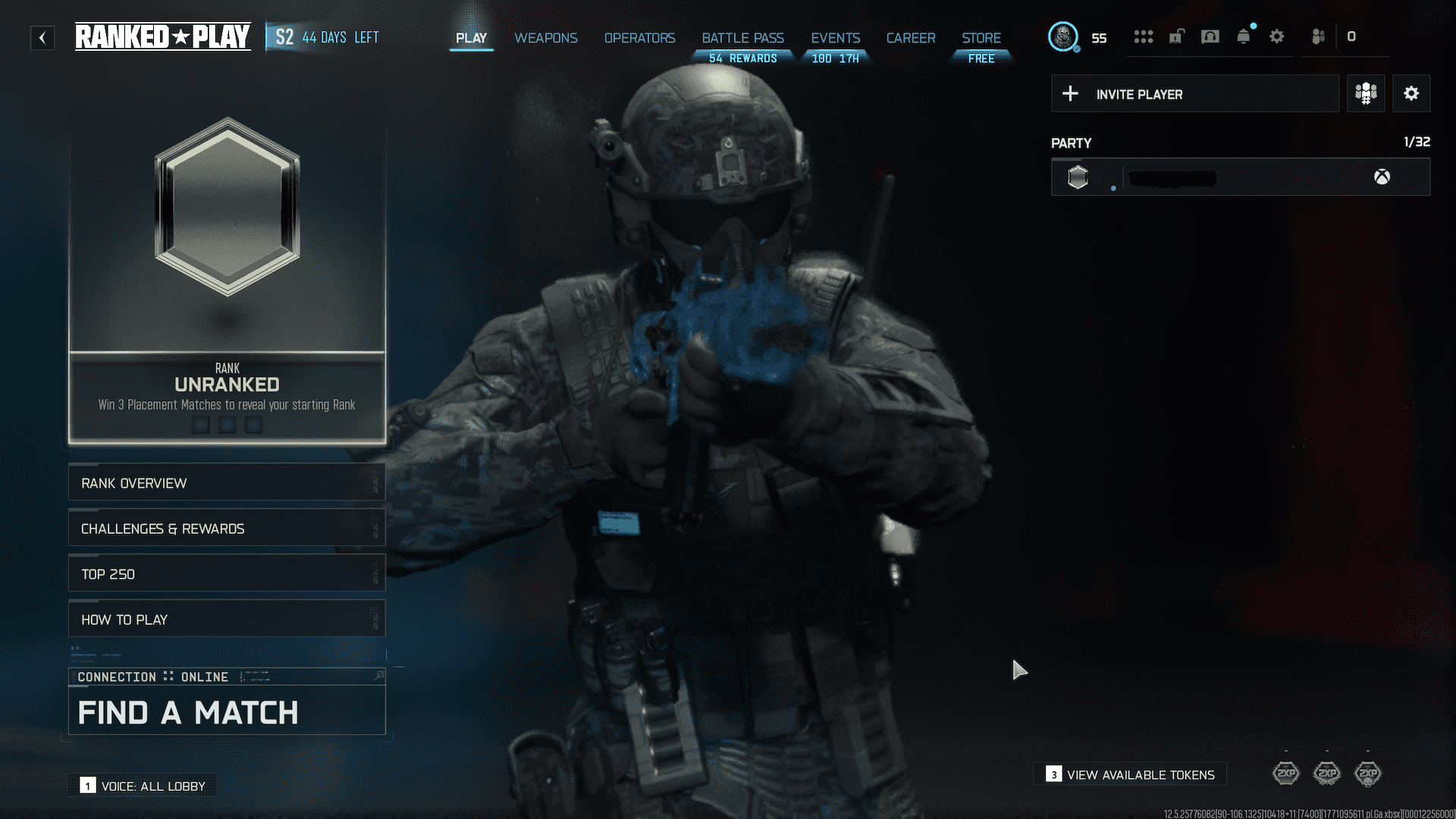The image size is (1456, 819).
Task: Switch to the Weapons tab
Action: coord(545,38)
